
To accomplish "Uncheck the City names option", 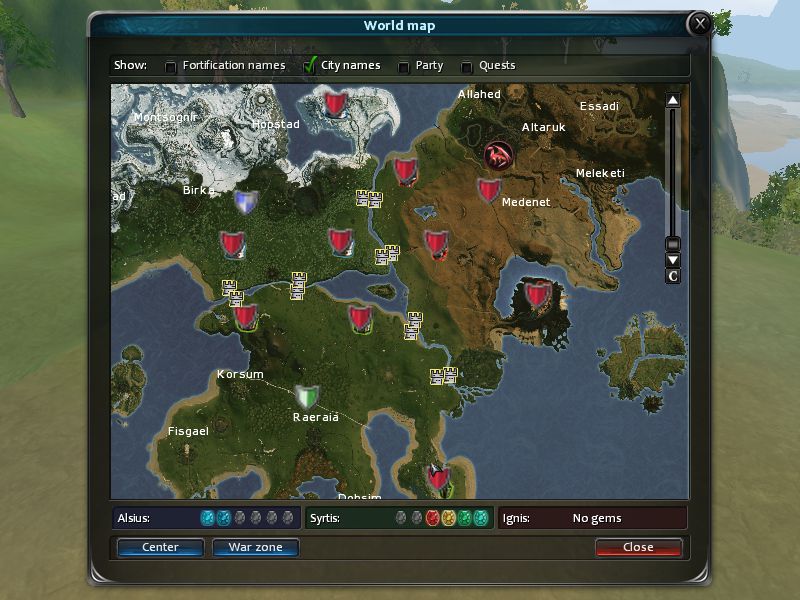I will point(310,67).
